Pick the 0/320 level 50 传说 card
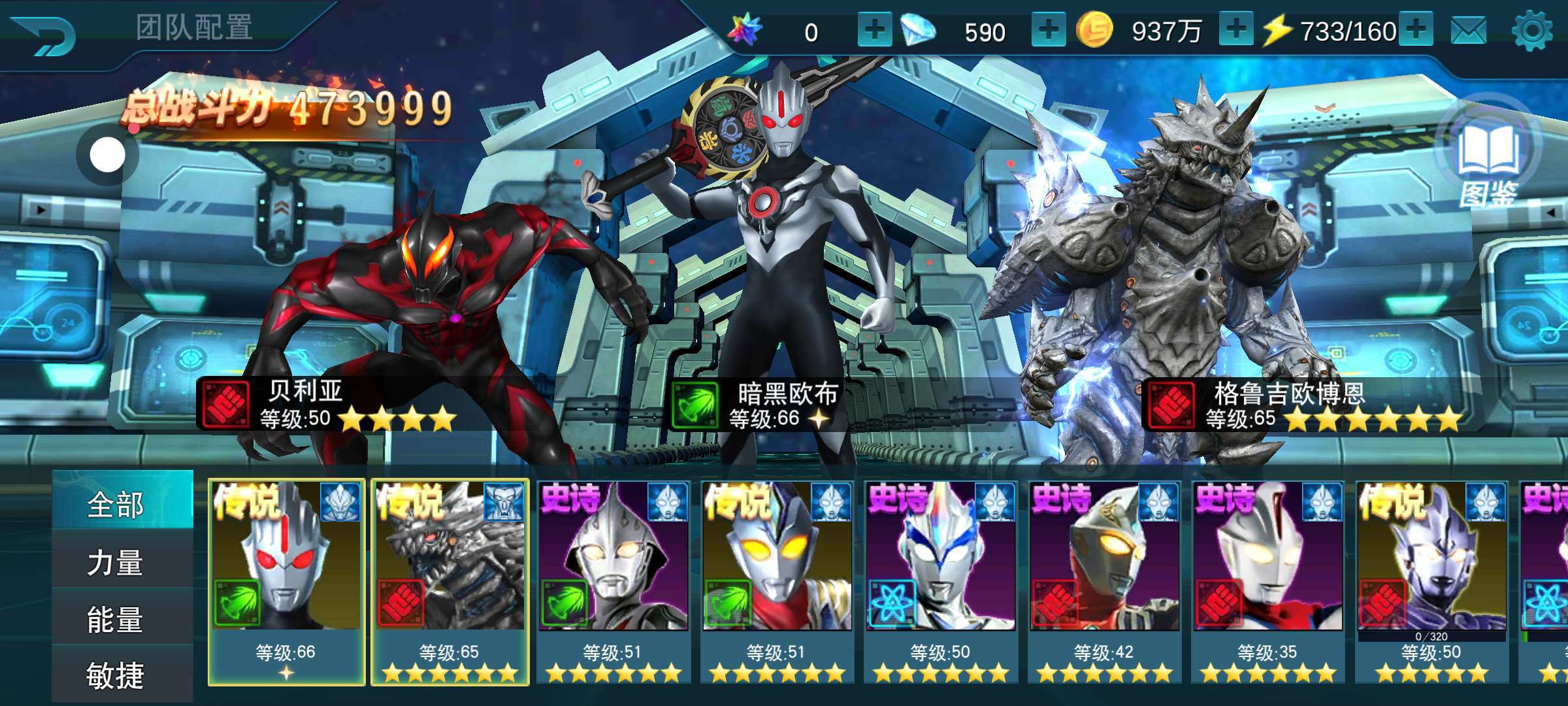Image resolution: width=1568 pixels, height=706 pixels. [x=1431, y=582]
